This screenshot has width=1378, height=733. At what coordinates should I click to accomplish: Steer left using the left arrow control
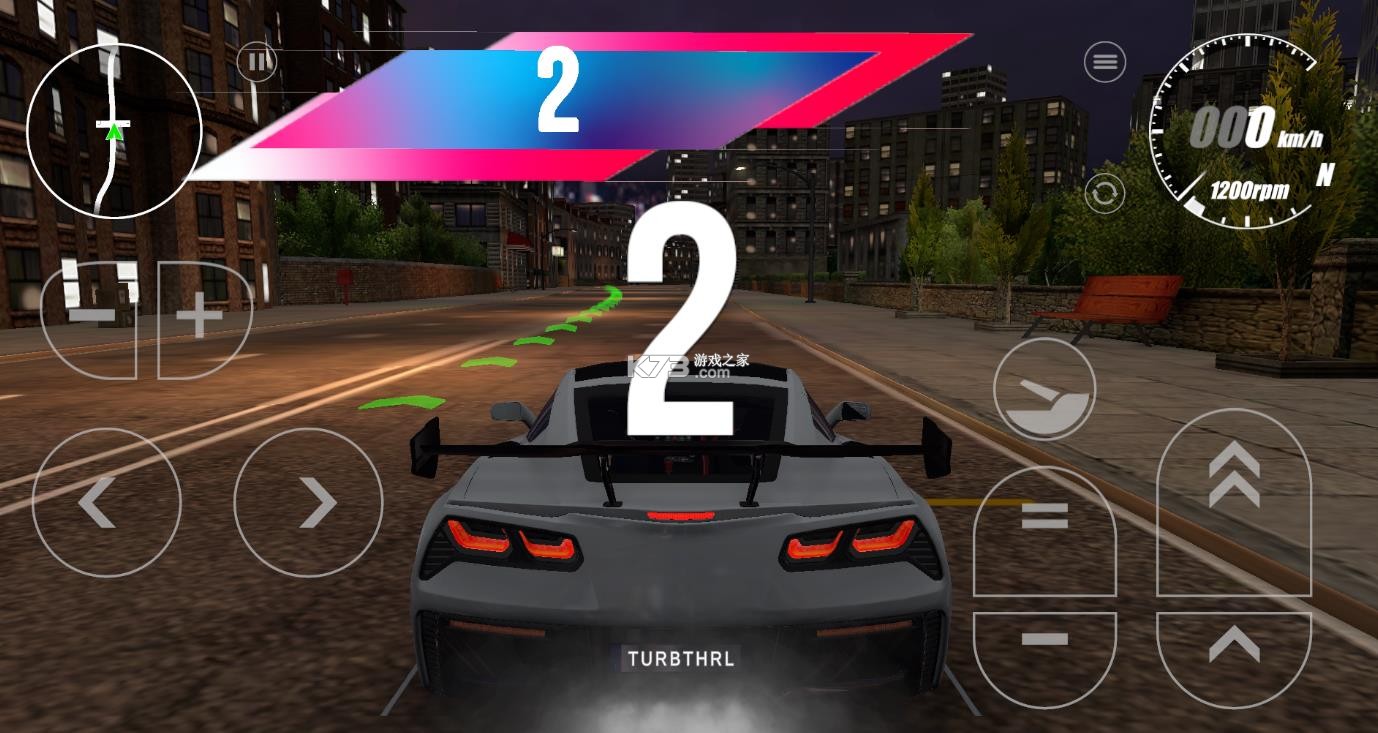click(107, 504)
